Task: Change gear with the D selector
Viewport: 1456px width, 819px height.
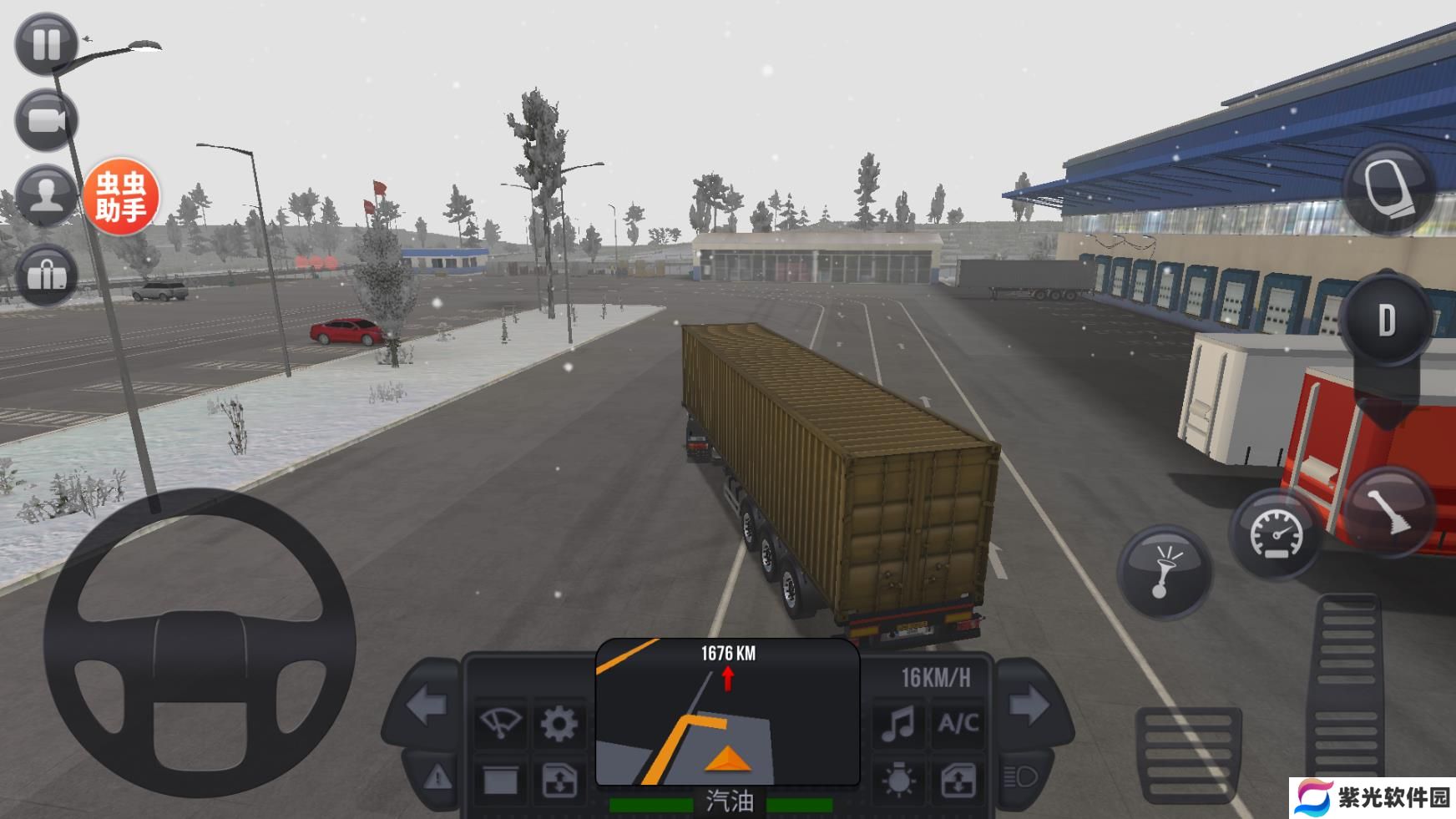Action: pos(1386,320)
